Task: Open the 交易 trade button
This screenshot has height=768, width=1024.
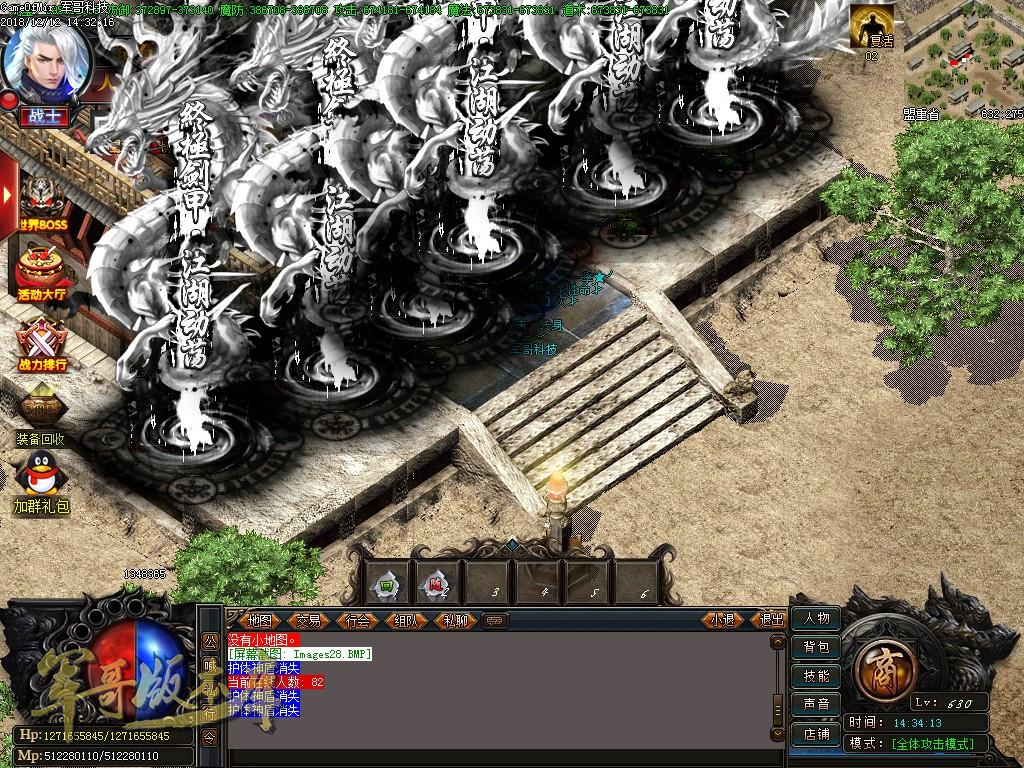Action: coord(308,620)
